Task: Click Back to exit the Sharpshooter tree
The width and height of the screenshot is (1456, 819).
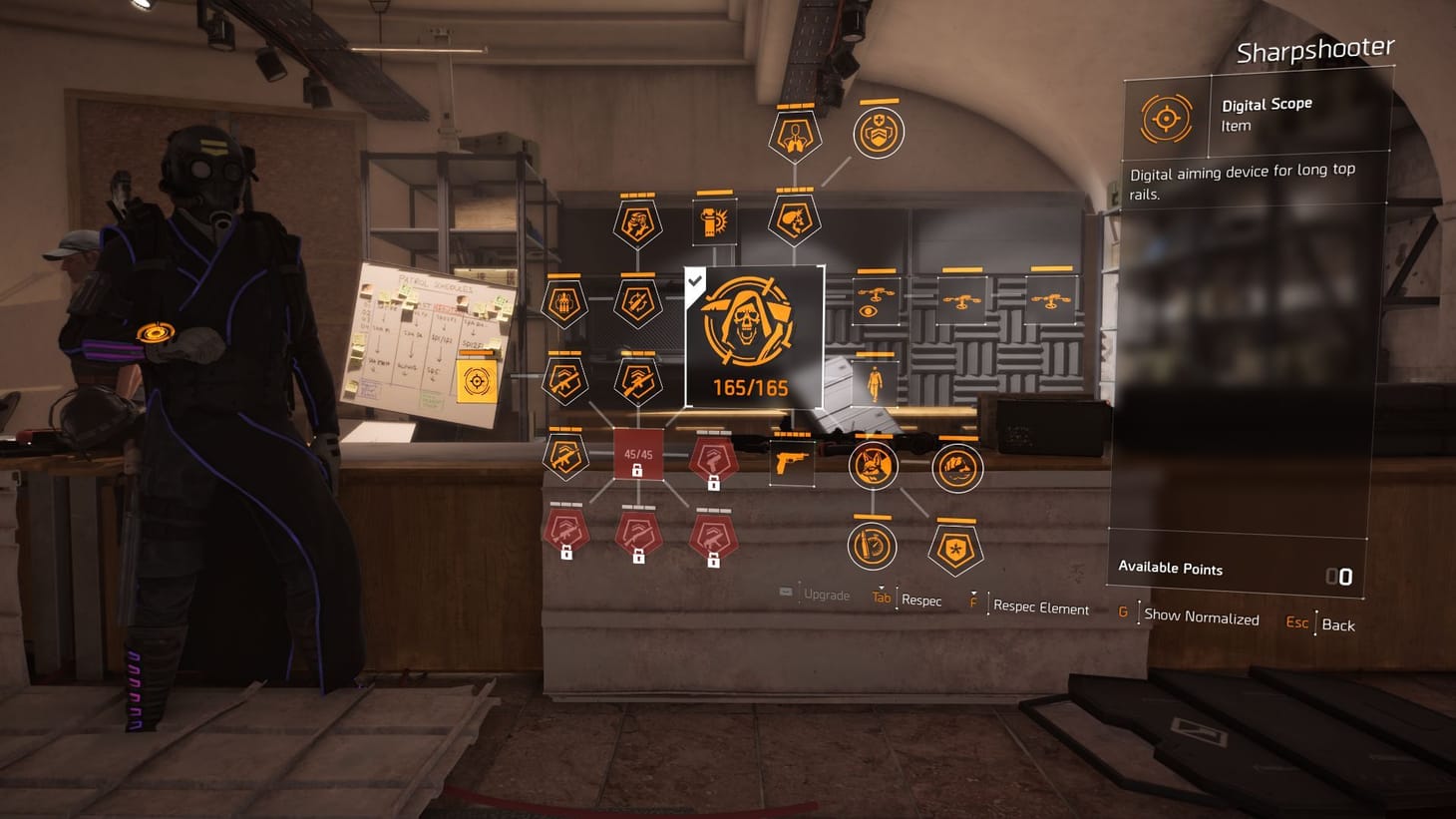Action: [x=1339, y=624]
